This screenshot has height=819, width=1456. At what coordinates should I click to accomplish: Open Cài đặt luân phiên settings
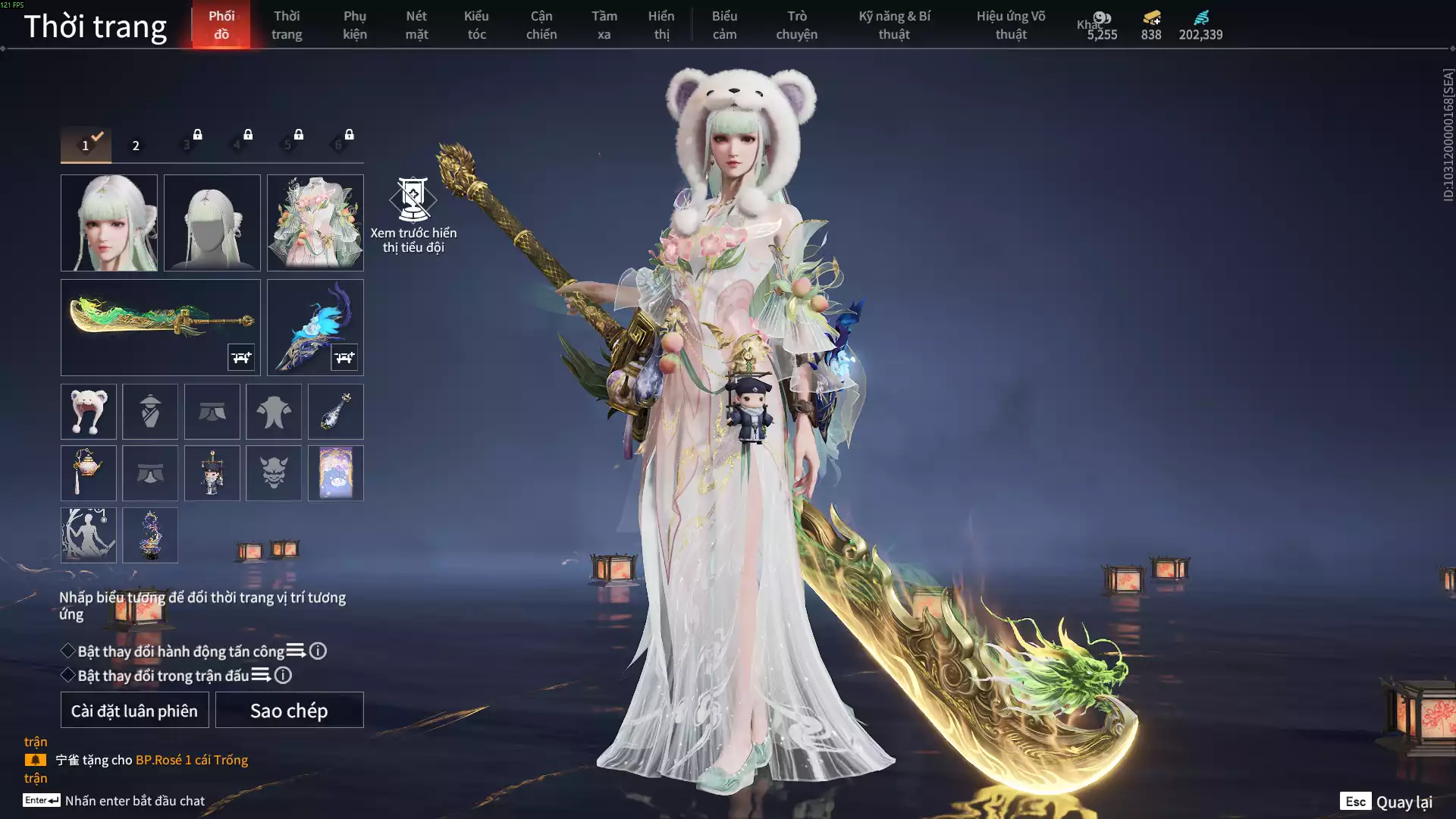[134, 711]
